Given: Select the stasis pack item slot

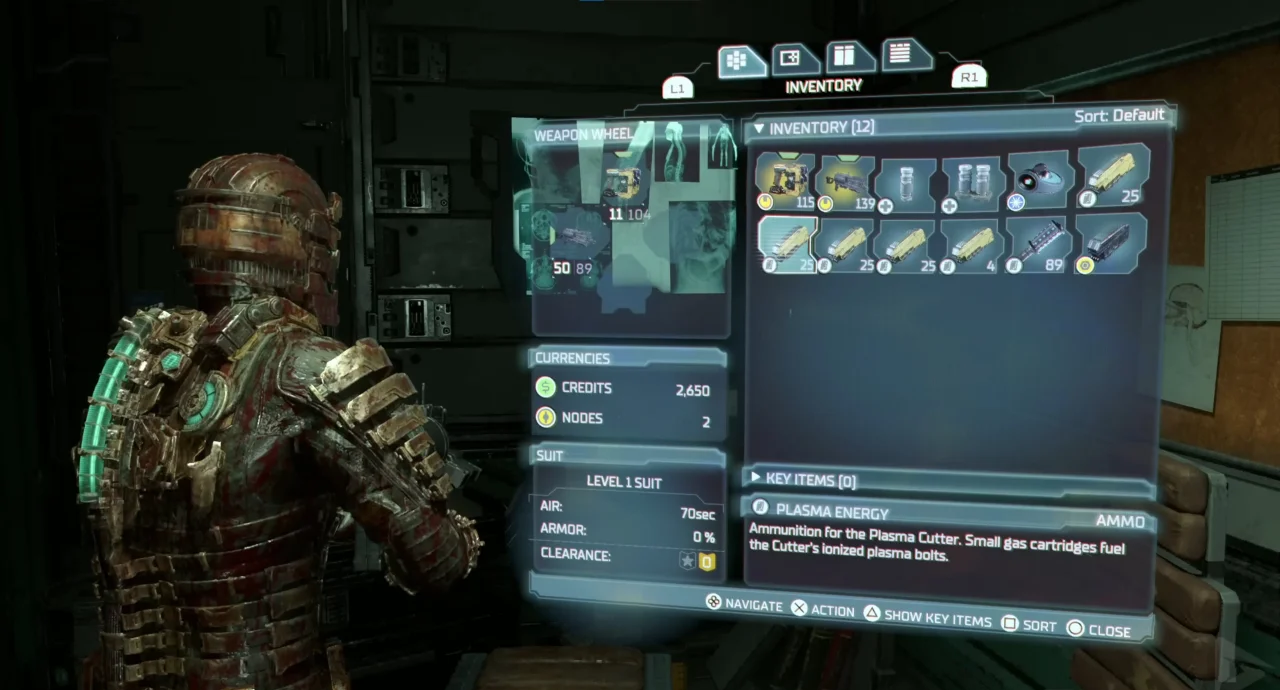Looking at the screenshot, I should tap(1039, 181).
